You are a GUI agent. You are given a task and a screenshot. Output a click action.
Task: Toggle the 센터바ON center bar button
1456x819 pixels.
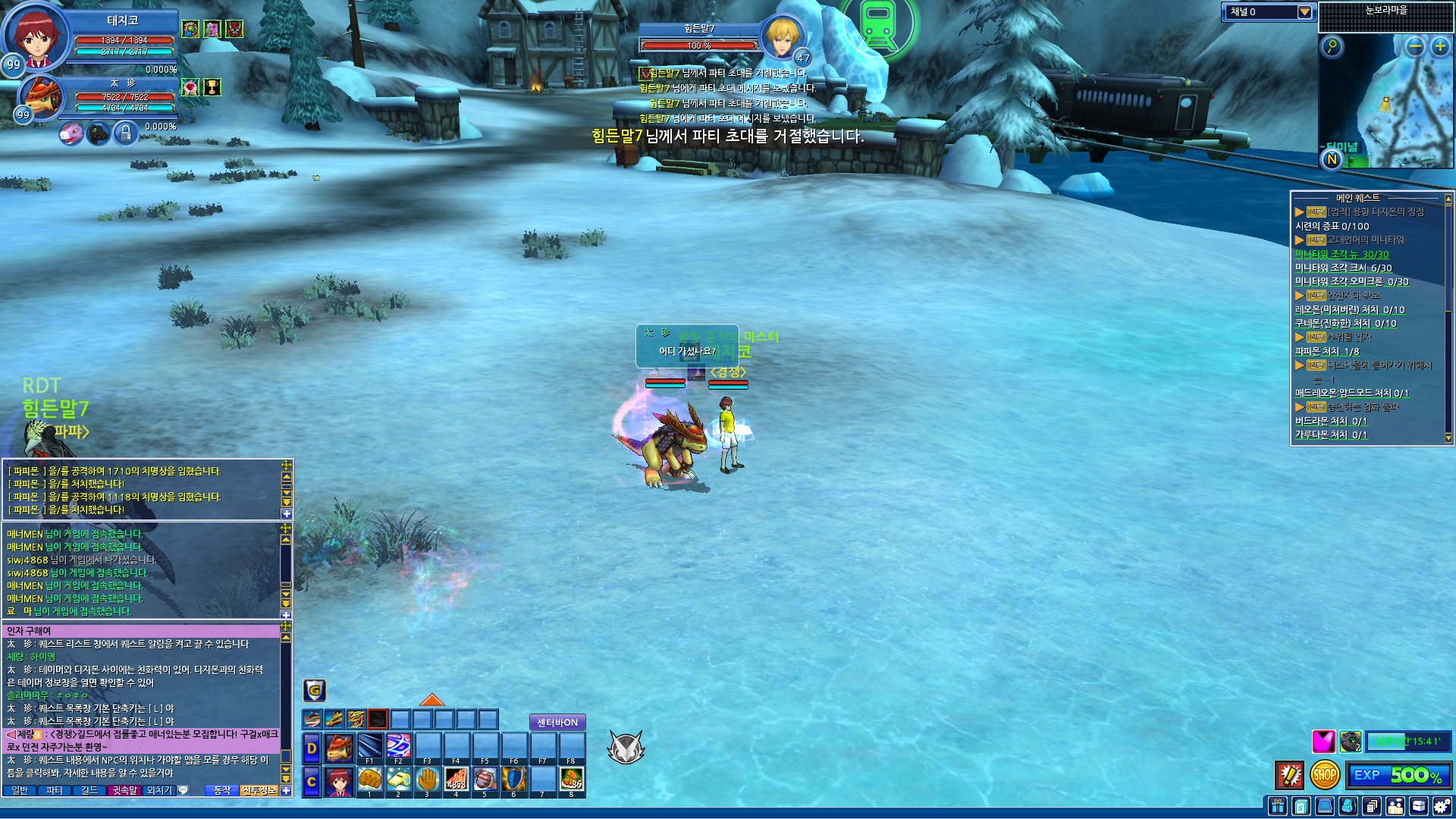coord(557,723)
